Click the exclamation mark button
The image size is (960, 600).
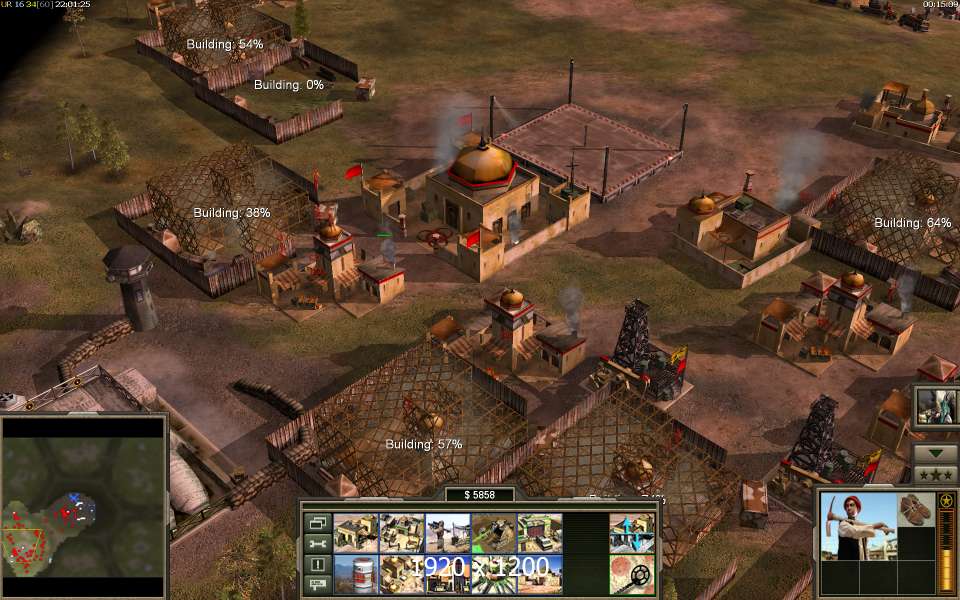[317, 564]
